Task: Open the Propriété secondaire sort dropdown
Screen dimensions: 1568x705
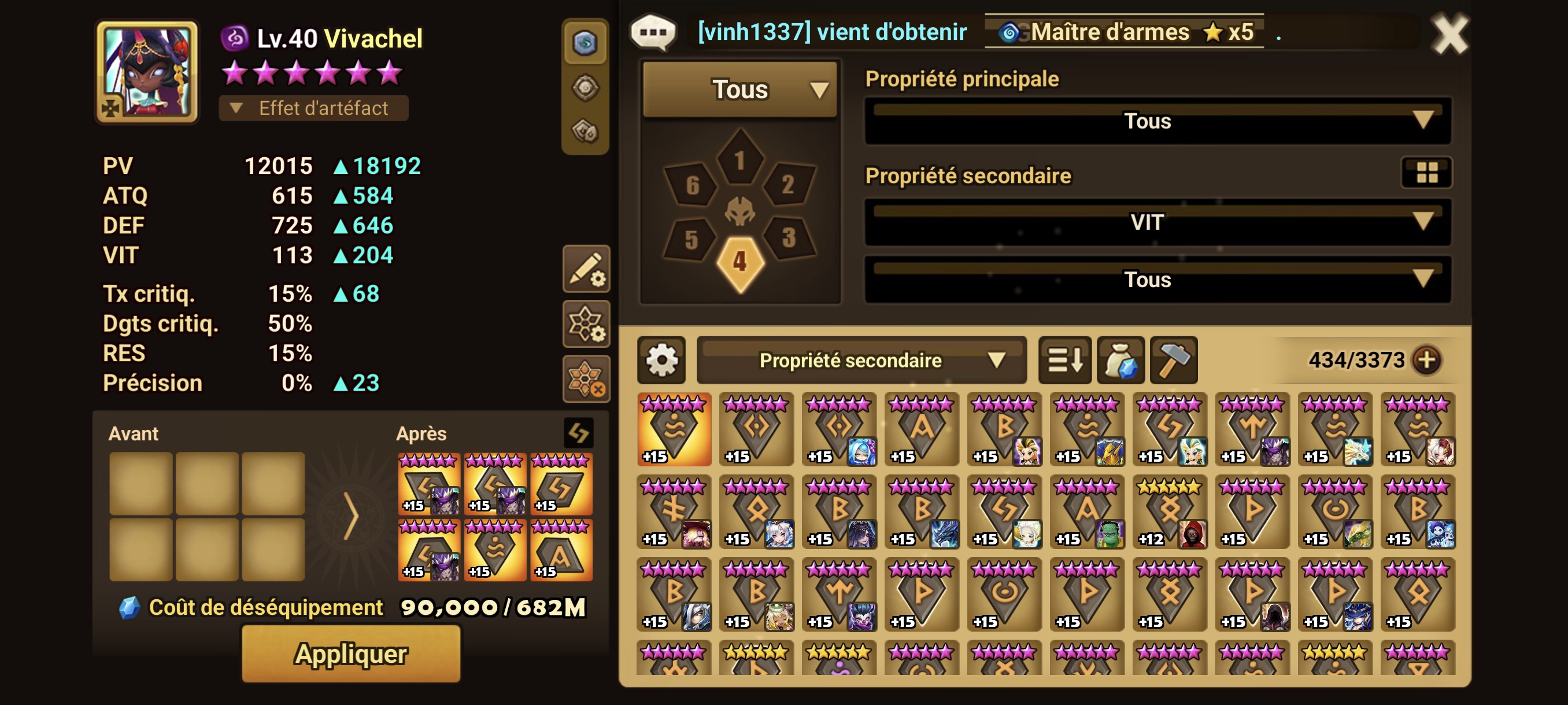Action: 861,361
